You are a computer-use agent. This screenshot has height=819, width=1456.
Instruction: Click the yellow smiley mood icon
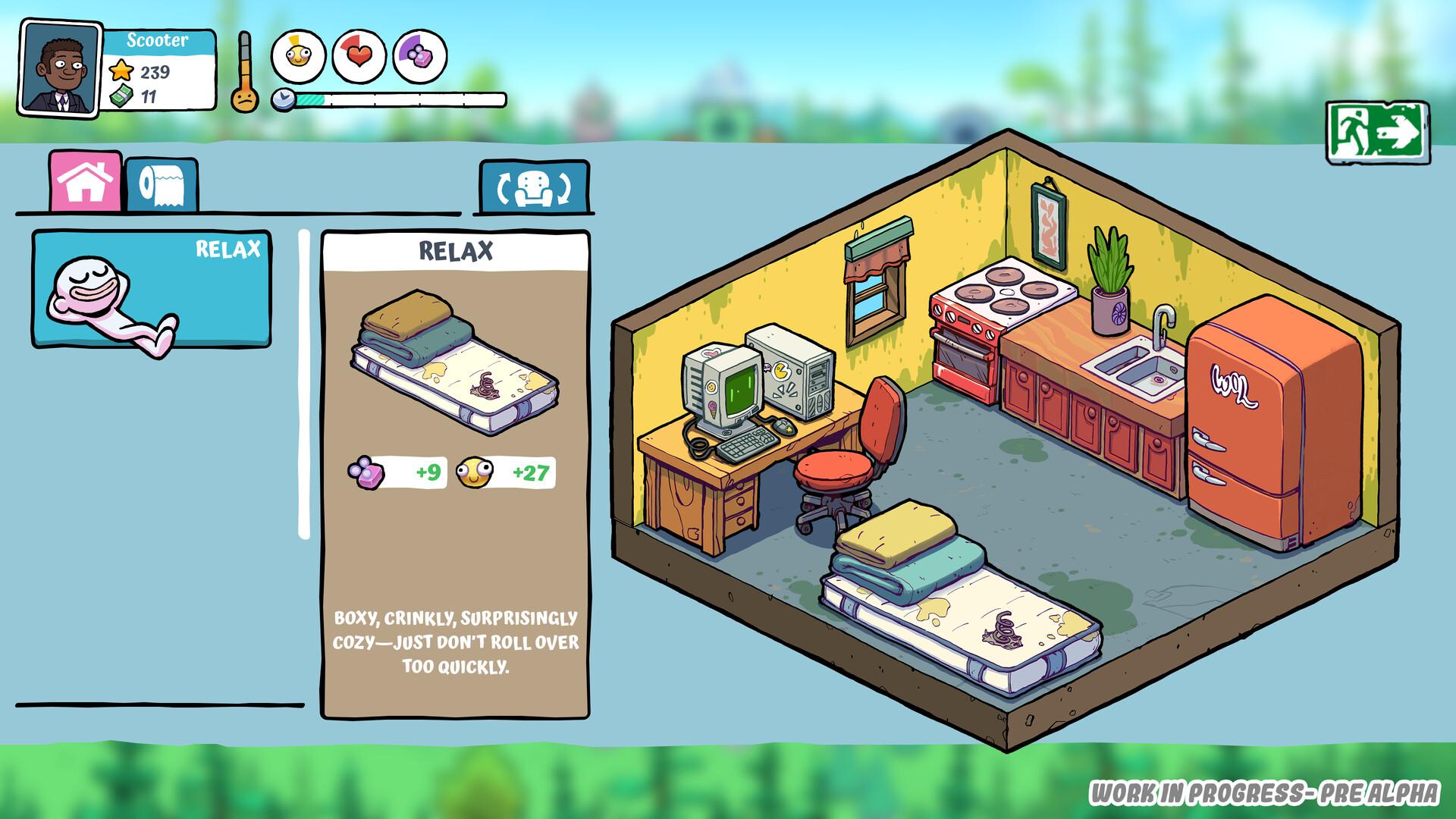[298, 55]
